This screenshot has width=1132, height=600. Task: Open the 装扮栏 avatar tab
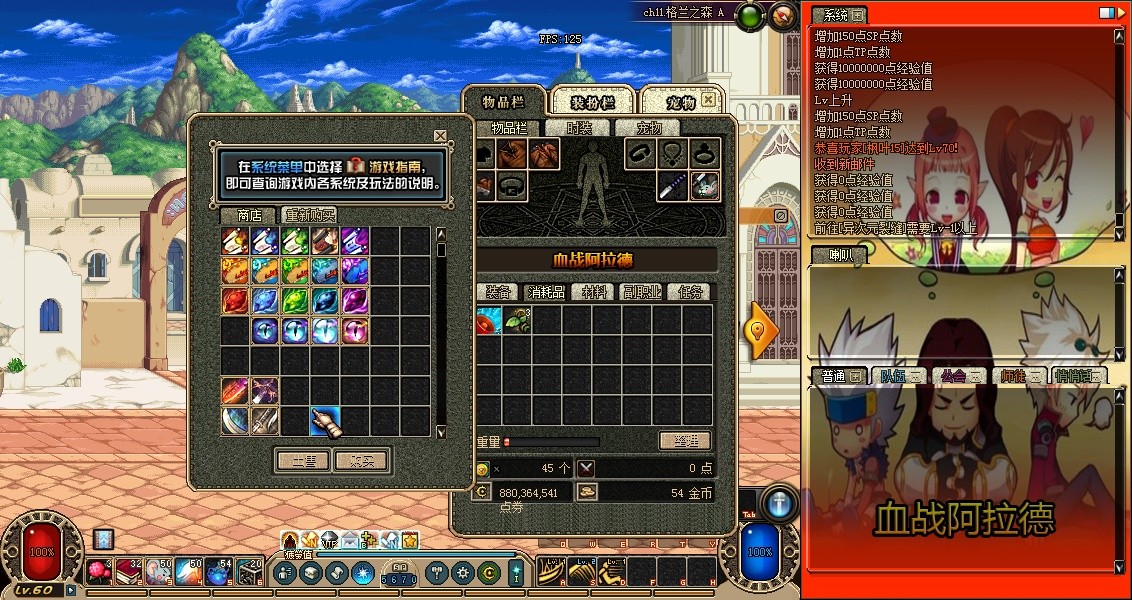(x=592, y=102)
